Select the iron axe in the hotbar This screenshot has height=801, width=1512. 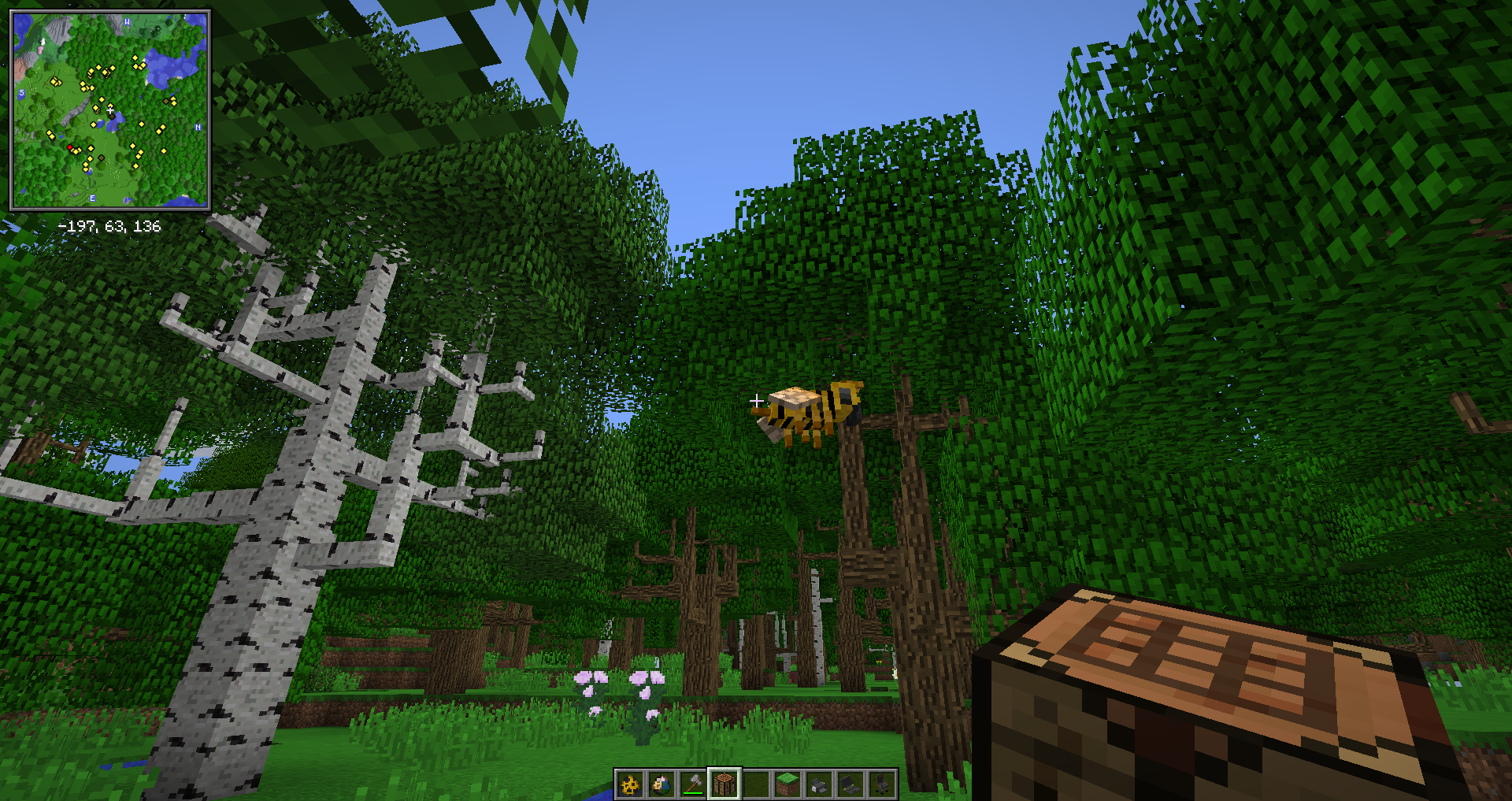(x=691, y=784)
